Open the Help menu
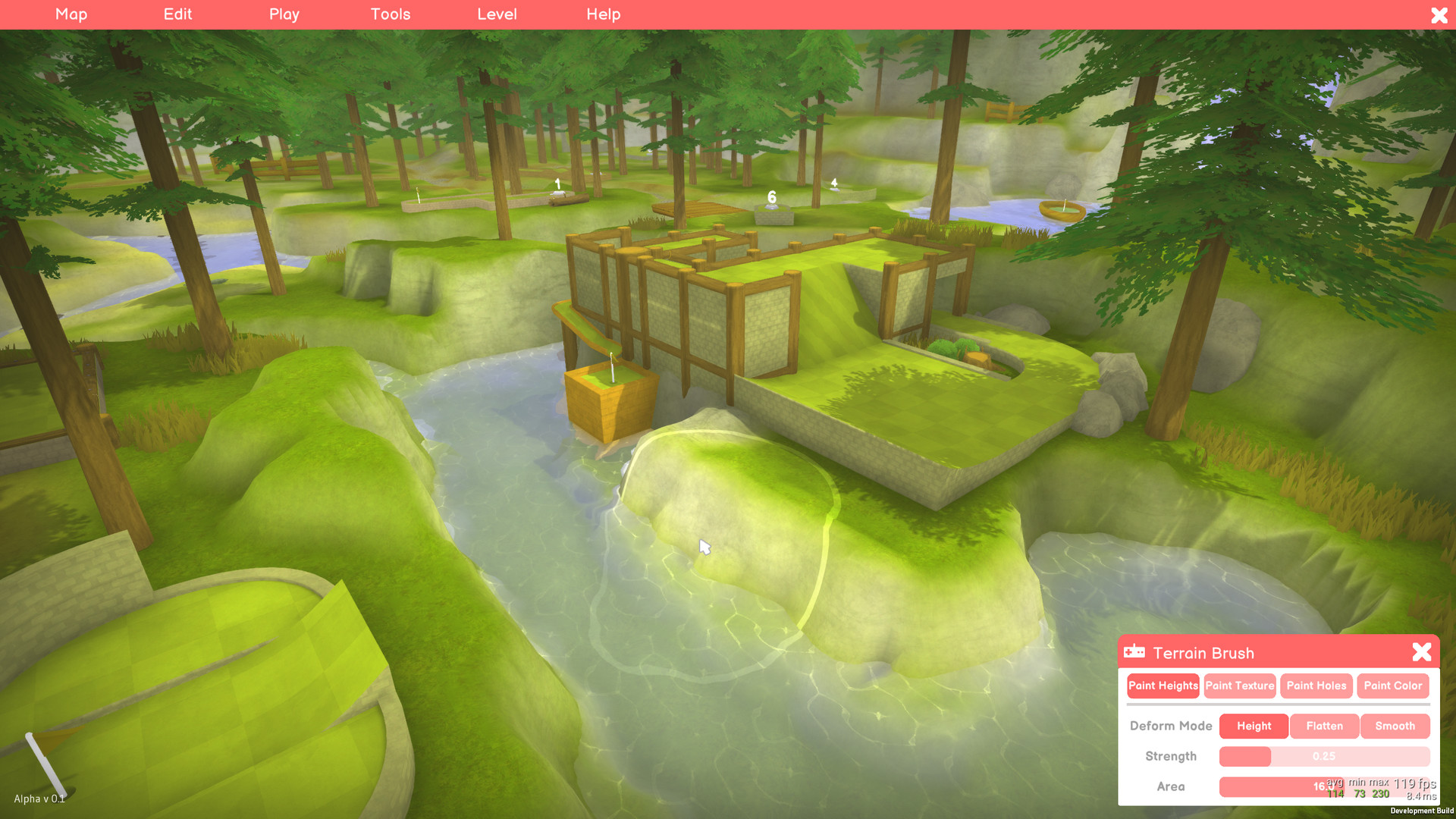Image resolution: width=1456 pixels, height=819 pixels. point(603,14)
